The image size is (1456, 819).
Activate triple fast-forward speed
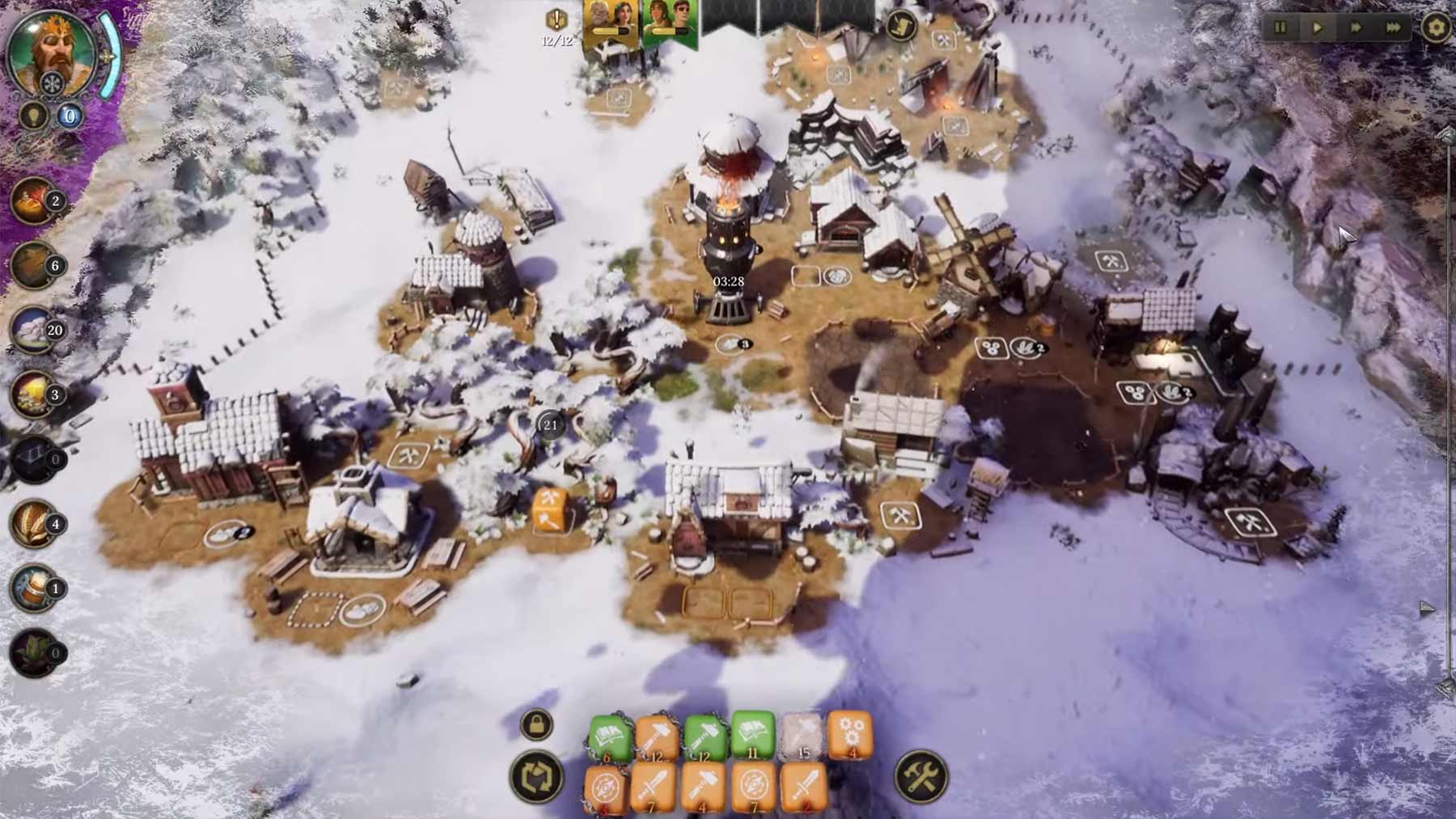pos(1393,27)
